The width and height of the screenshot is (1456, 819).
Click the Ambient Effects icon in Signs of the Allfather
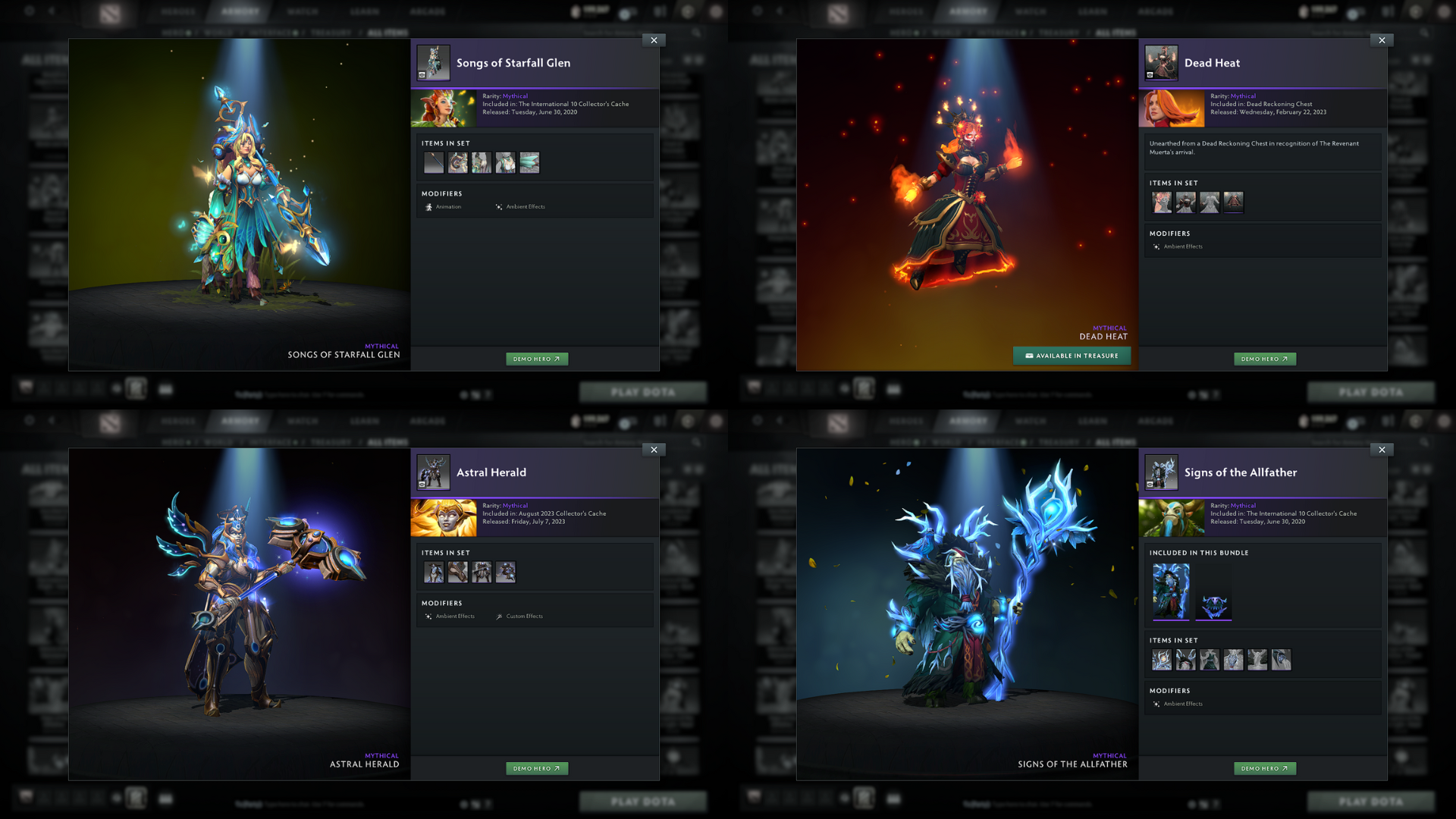pos(1158,704)
